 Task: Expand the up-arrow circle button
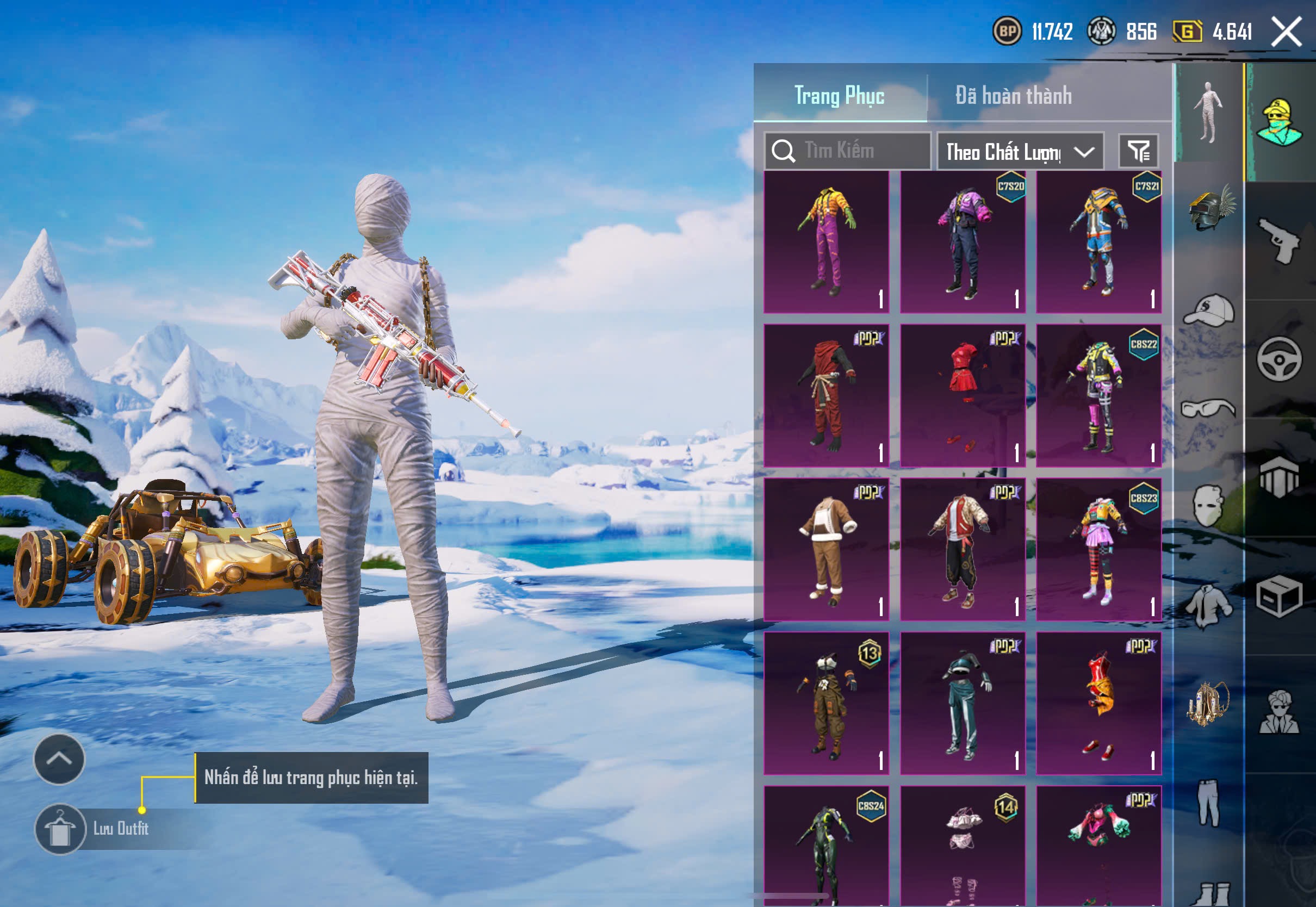point(59,759)
